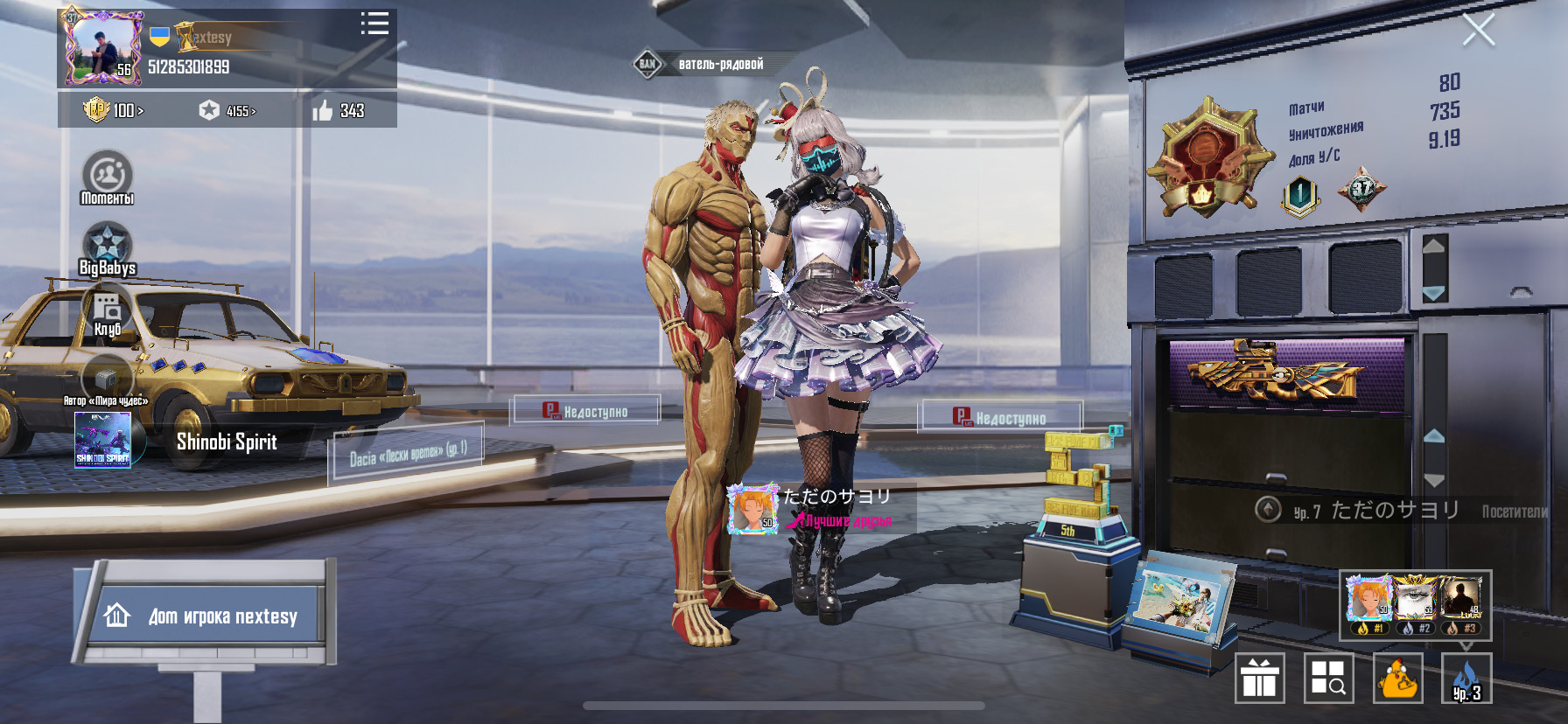The width and height of the screenshot is (1568, 724).
Task: Open the blue flame Ур. 3 popularity icon
Action: coord(1466,679)
